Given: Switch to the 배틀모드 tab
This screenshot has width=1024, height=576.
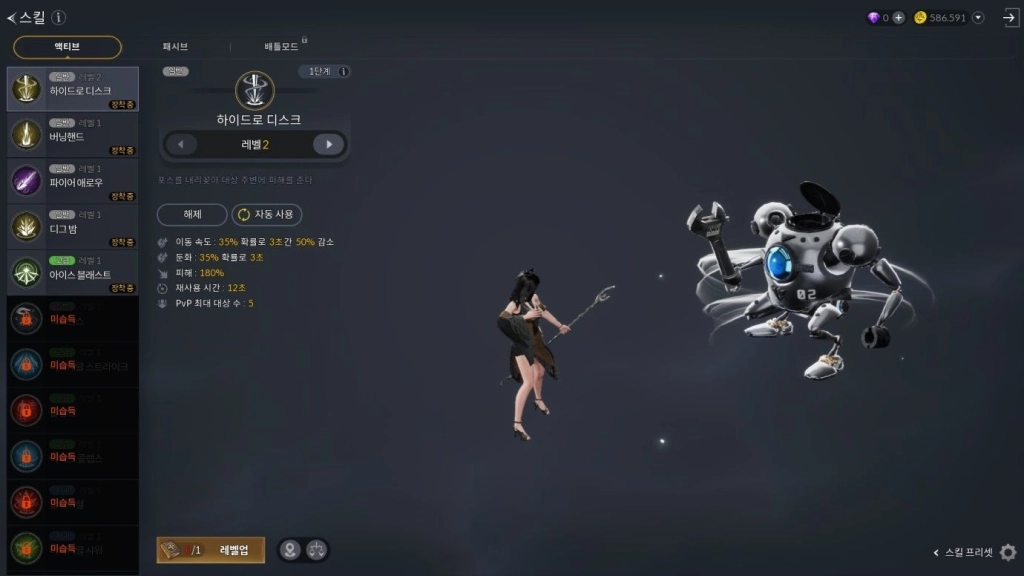Looking at the screenshot, I should [x=283, y=47].
